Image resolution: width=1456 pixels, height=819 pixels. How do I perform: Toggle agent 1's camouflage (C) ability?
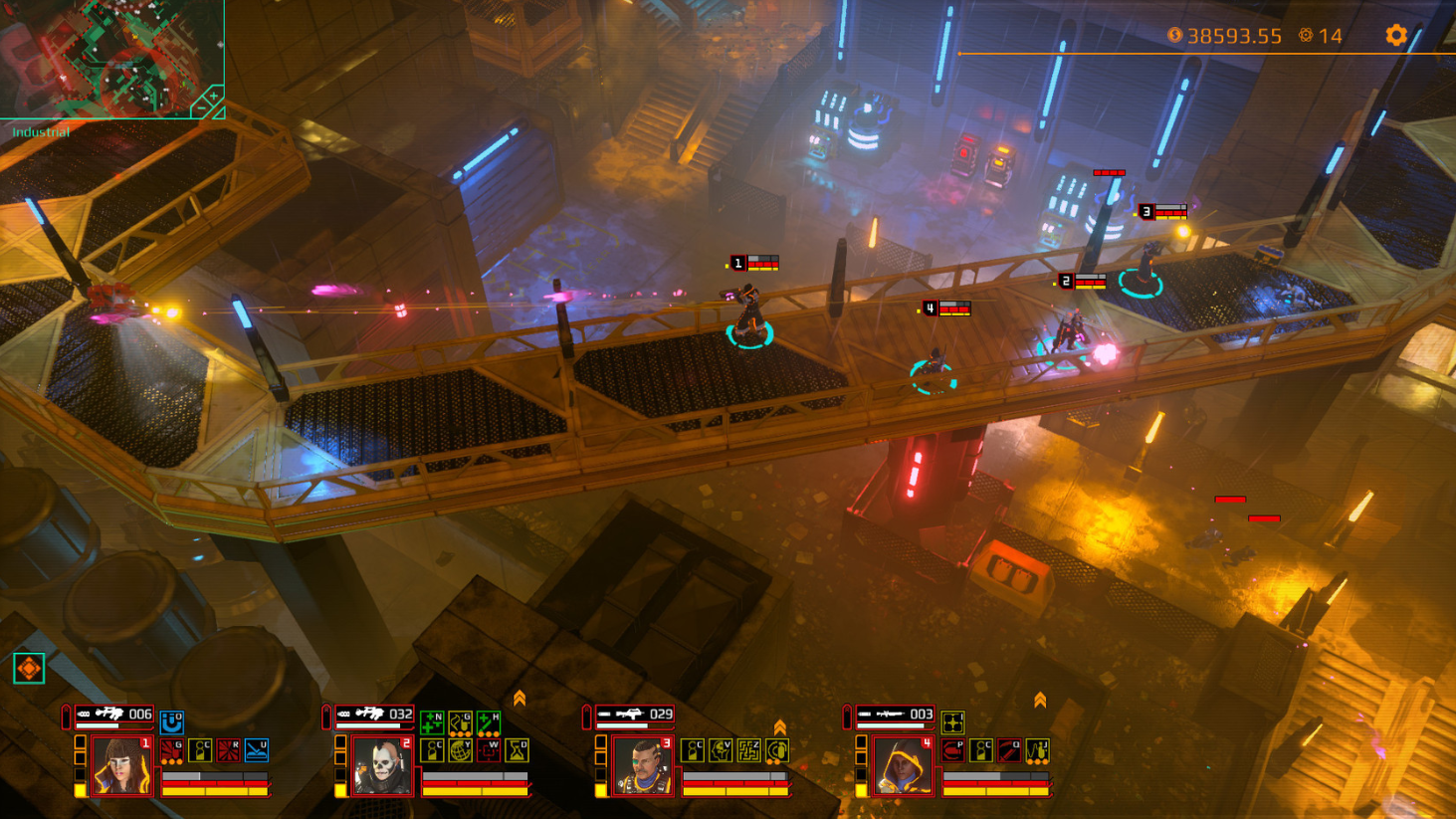pyautogui.click(x=201, y=751)
